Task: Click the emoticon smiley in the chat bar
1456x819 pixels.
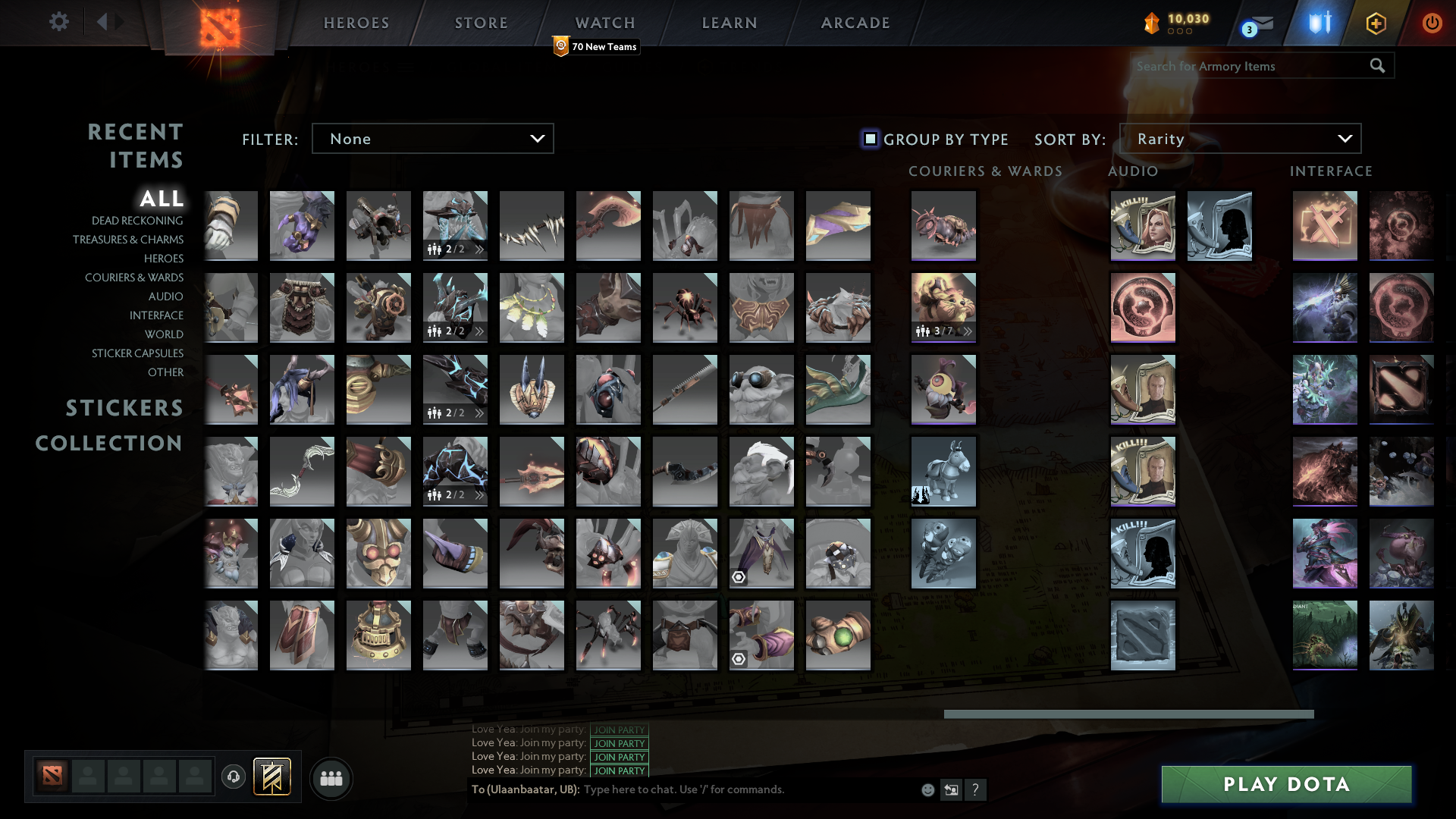Action: pos(928,789)
